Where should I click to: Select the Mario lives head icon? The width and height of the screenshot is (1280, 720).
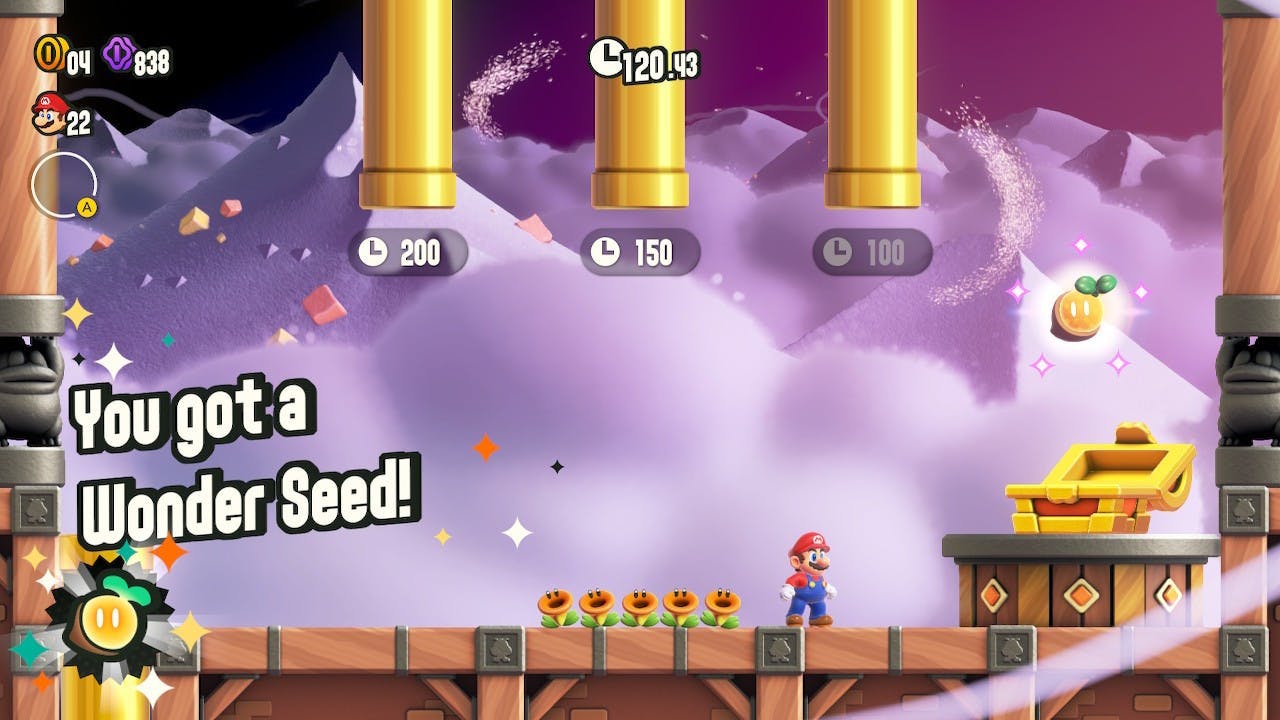pos(47,113)
